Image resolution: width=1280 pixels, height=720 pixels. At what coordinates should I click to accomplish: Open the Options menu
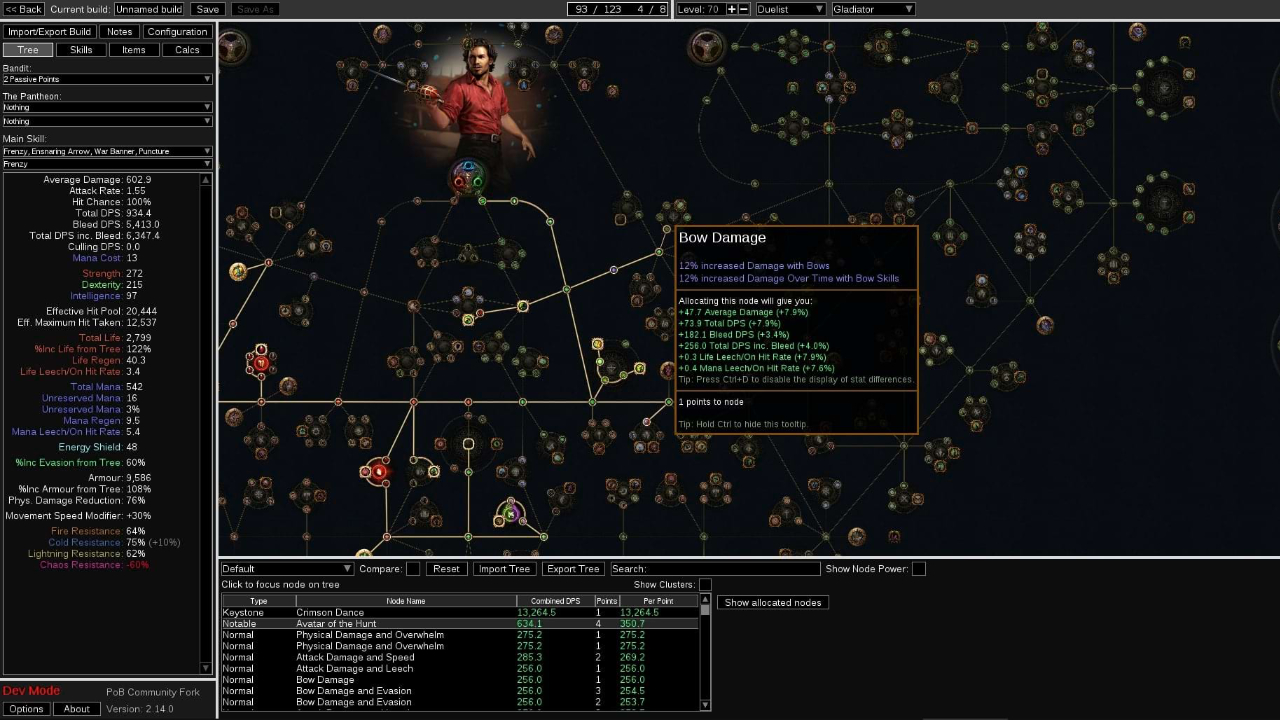coord(26,709)
